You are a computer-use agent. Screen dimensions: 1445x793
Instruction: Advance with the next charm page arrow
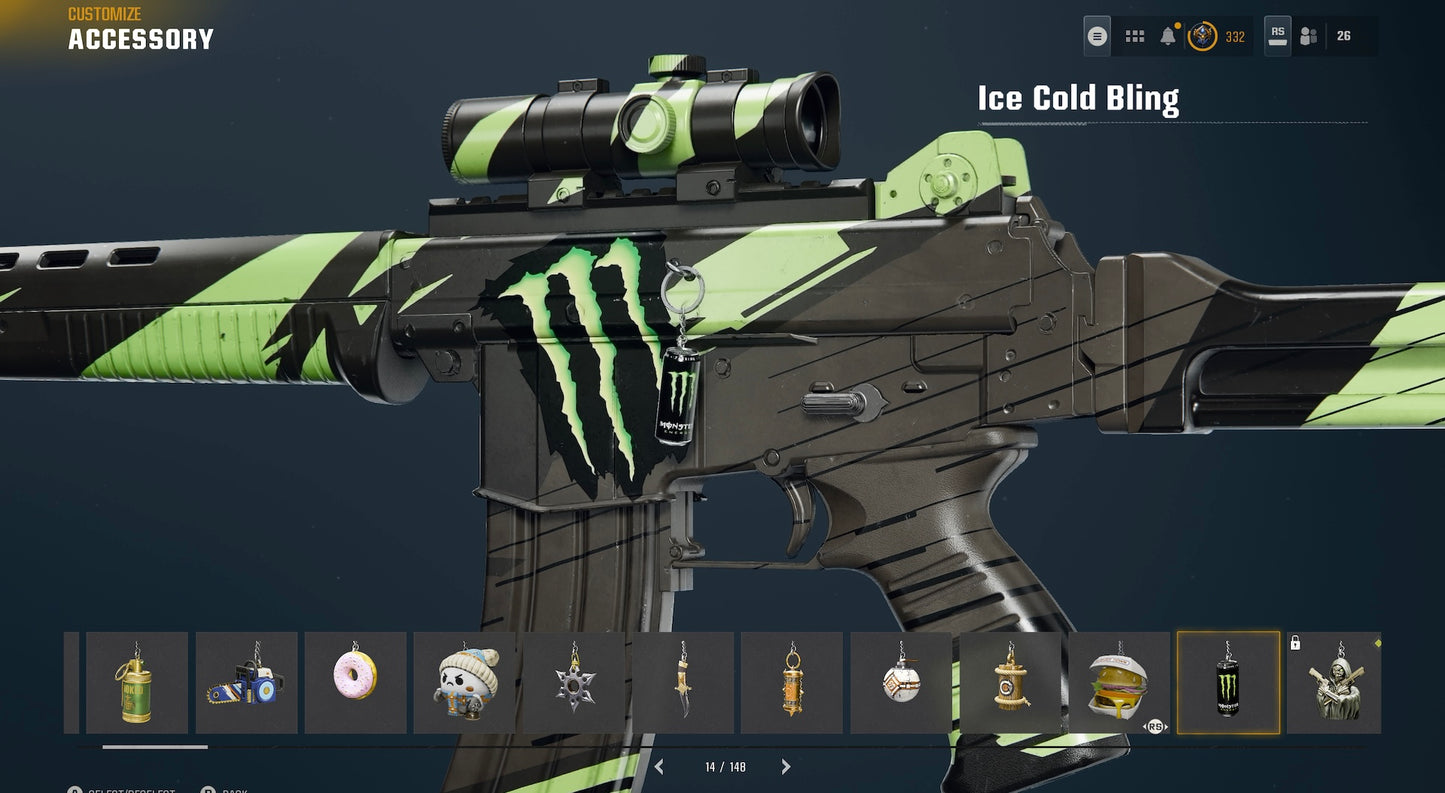click(786, 767)
